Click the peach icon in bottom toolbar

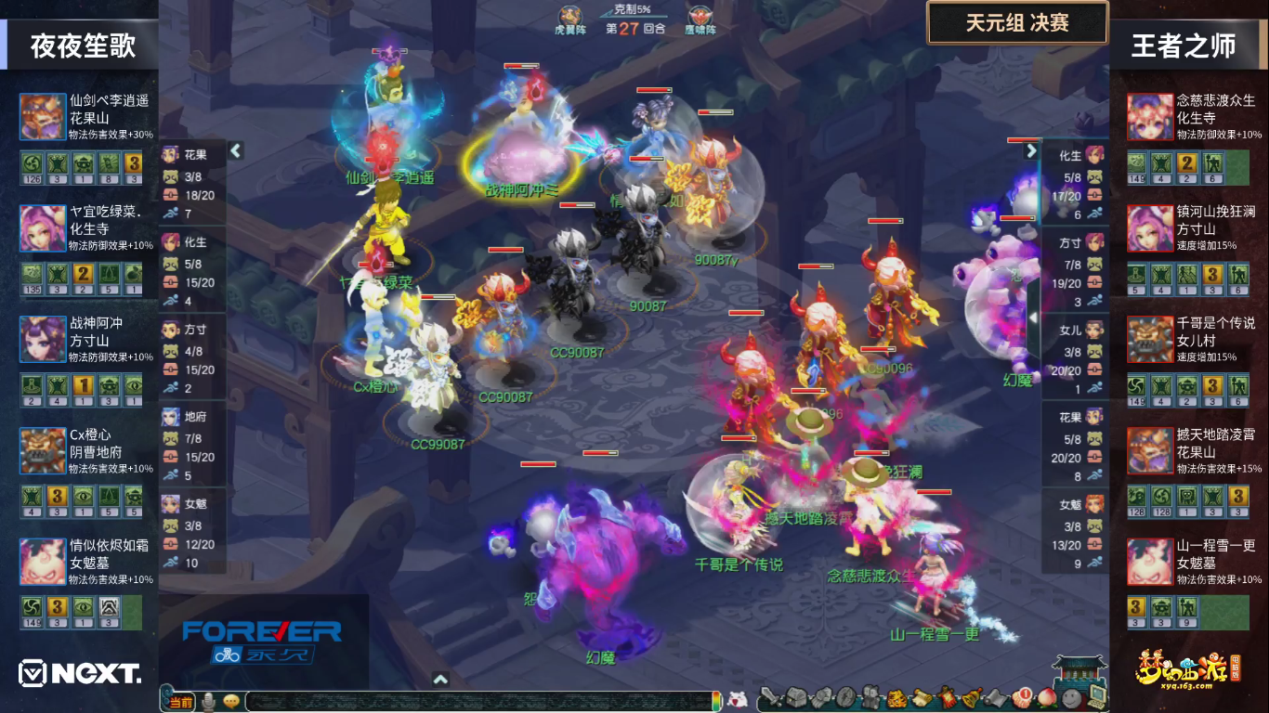(1048, 696)
